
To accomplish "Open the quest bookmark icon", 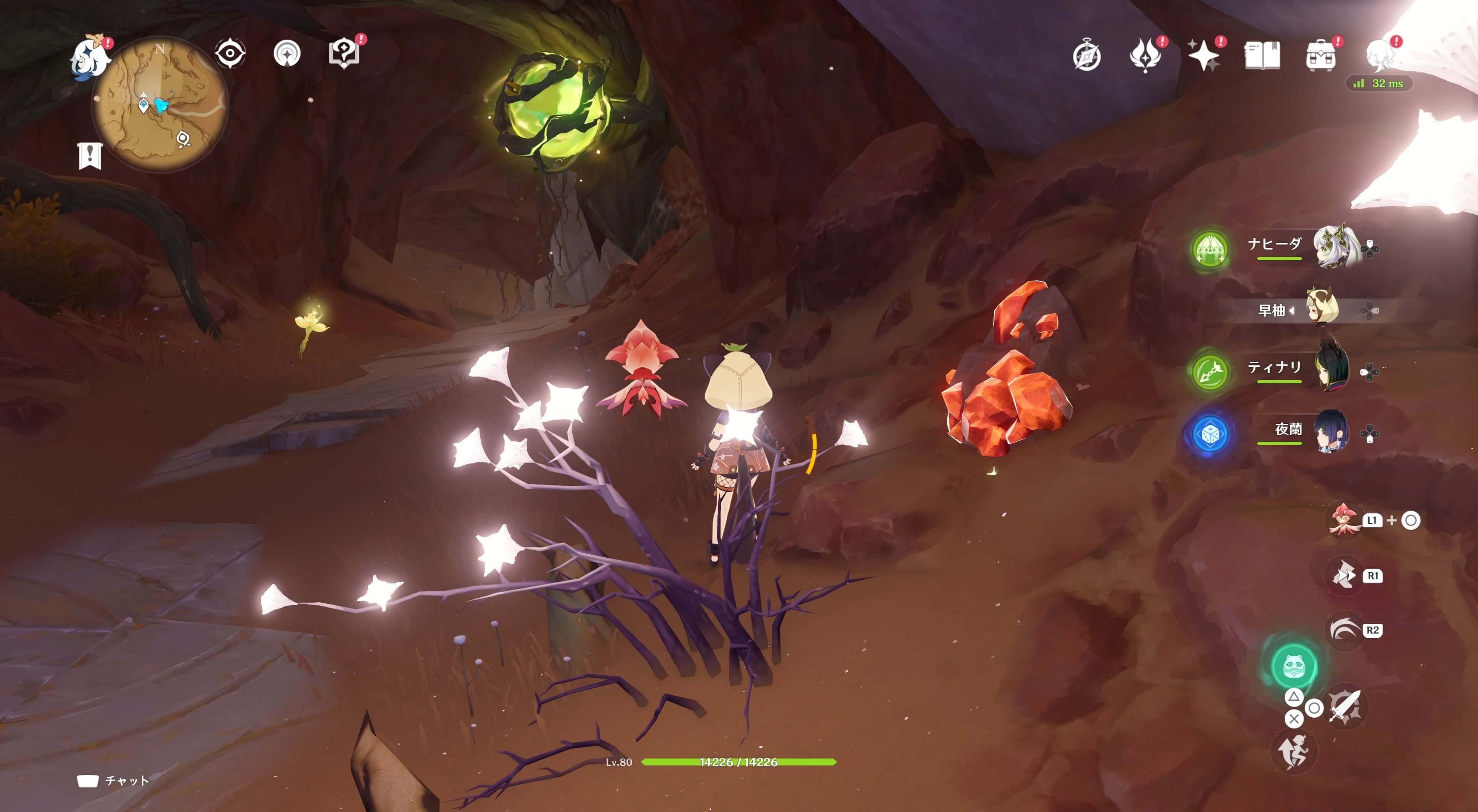I will pos(90,155).
